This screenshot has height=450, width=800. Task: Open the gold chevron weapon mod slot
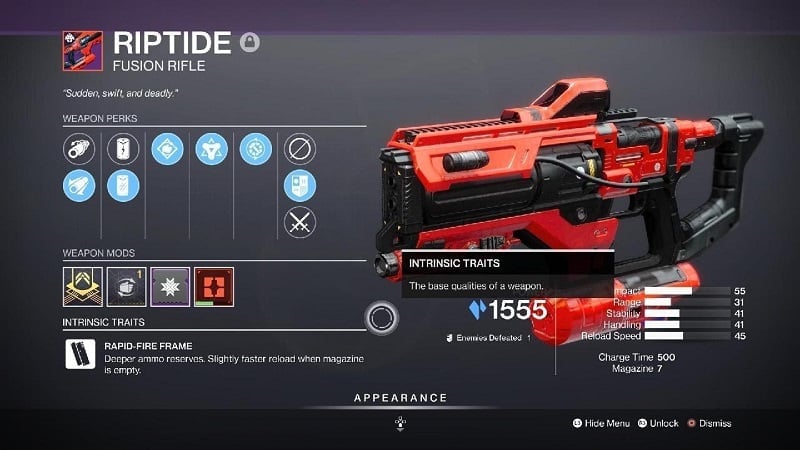[x=82, y=286]
